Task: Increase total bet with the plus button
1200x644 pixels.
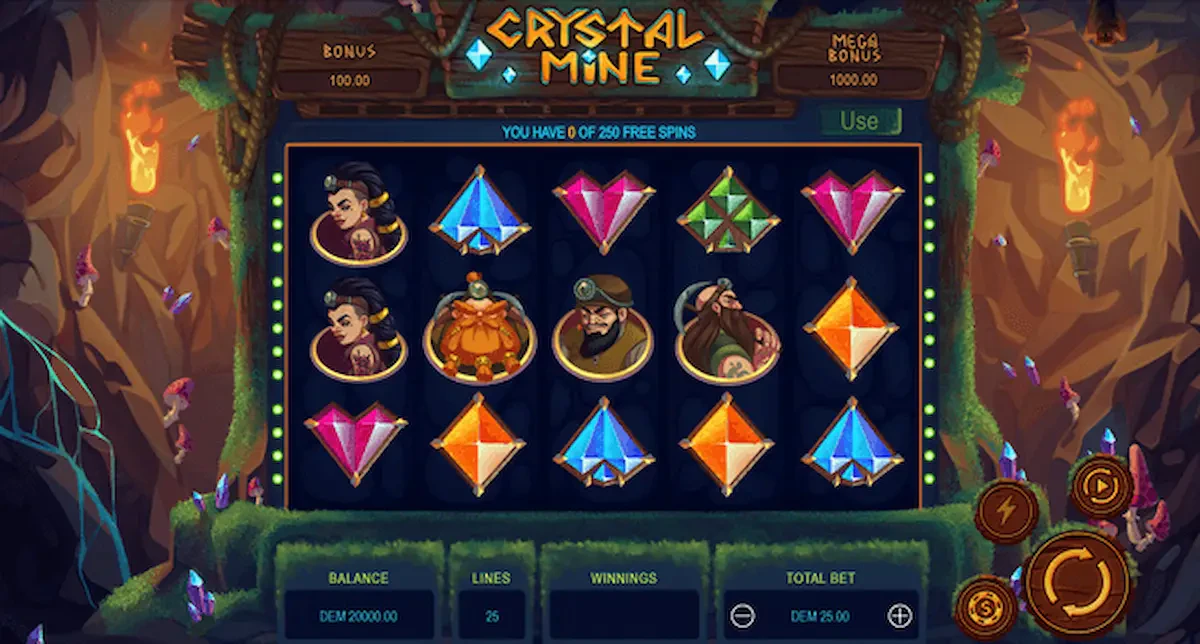Action: (899, 616)
